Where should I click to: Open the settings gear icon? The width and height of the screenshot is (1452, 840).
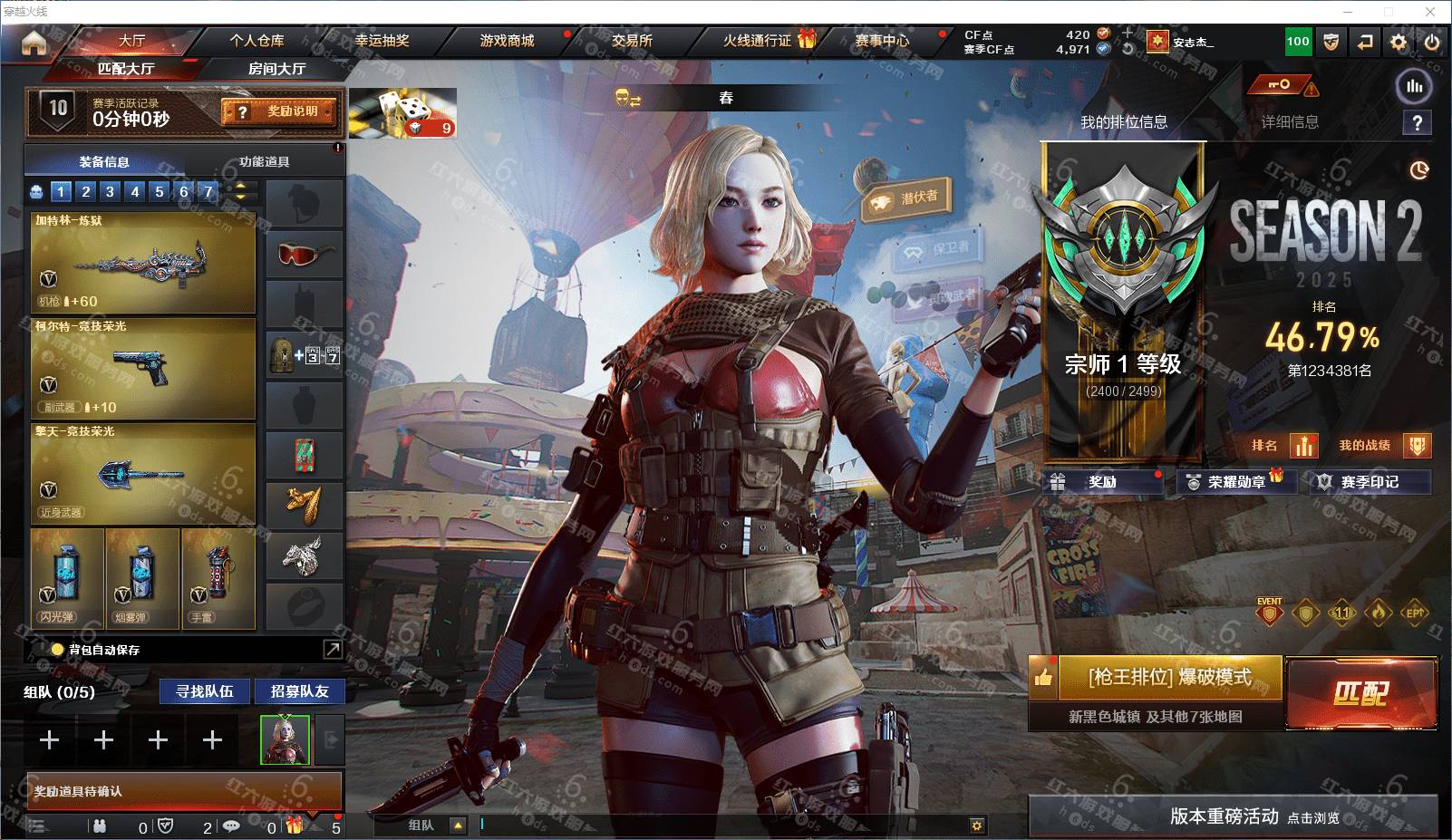(x=1399, y=42)
